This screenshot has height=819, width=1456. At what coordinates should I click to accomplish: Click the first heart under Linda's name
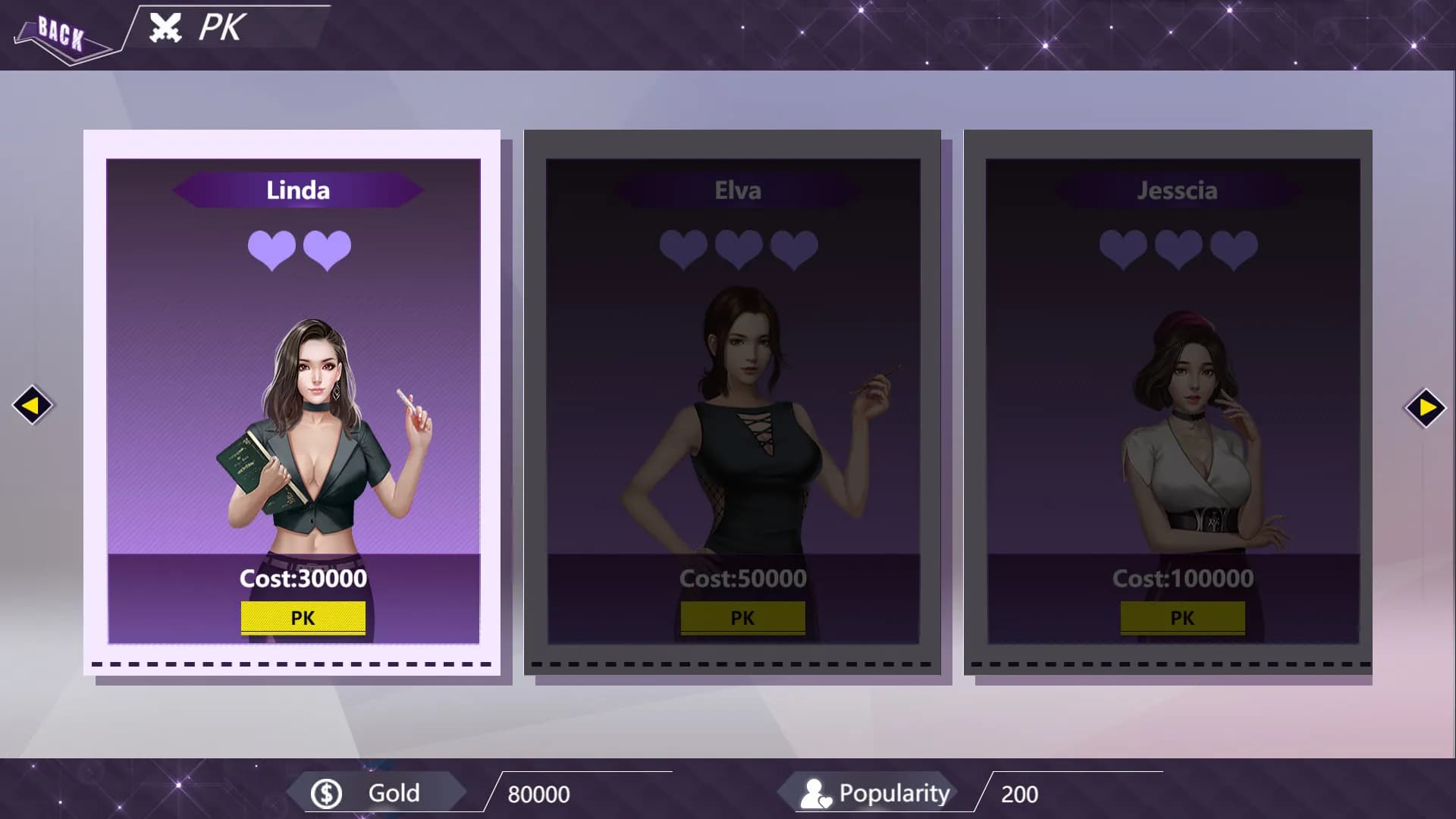271,248
